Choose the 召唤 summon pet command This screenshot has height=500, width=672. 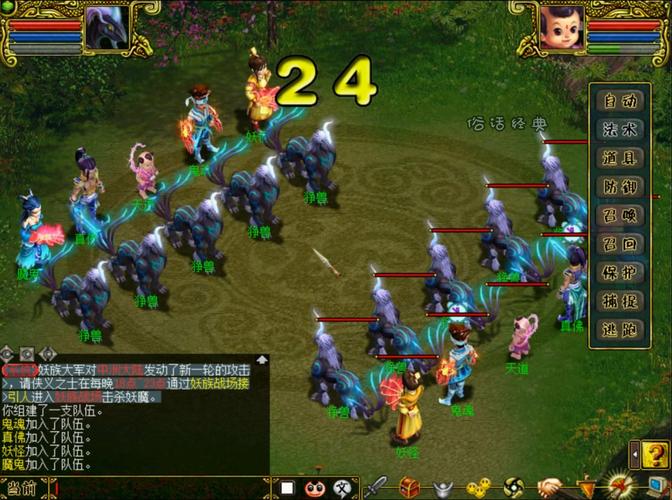coord(619,215)
